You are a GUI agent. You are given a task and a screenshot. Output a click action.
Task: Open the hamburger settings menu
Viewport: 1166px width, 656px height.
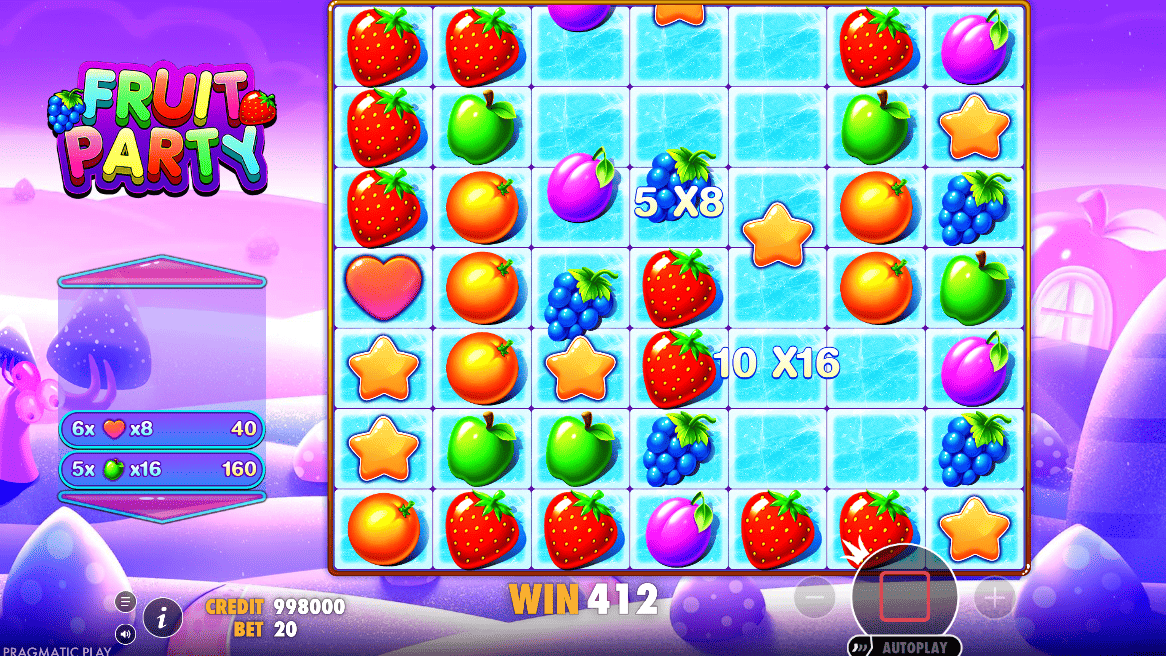point(126,601)
